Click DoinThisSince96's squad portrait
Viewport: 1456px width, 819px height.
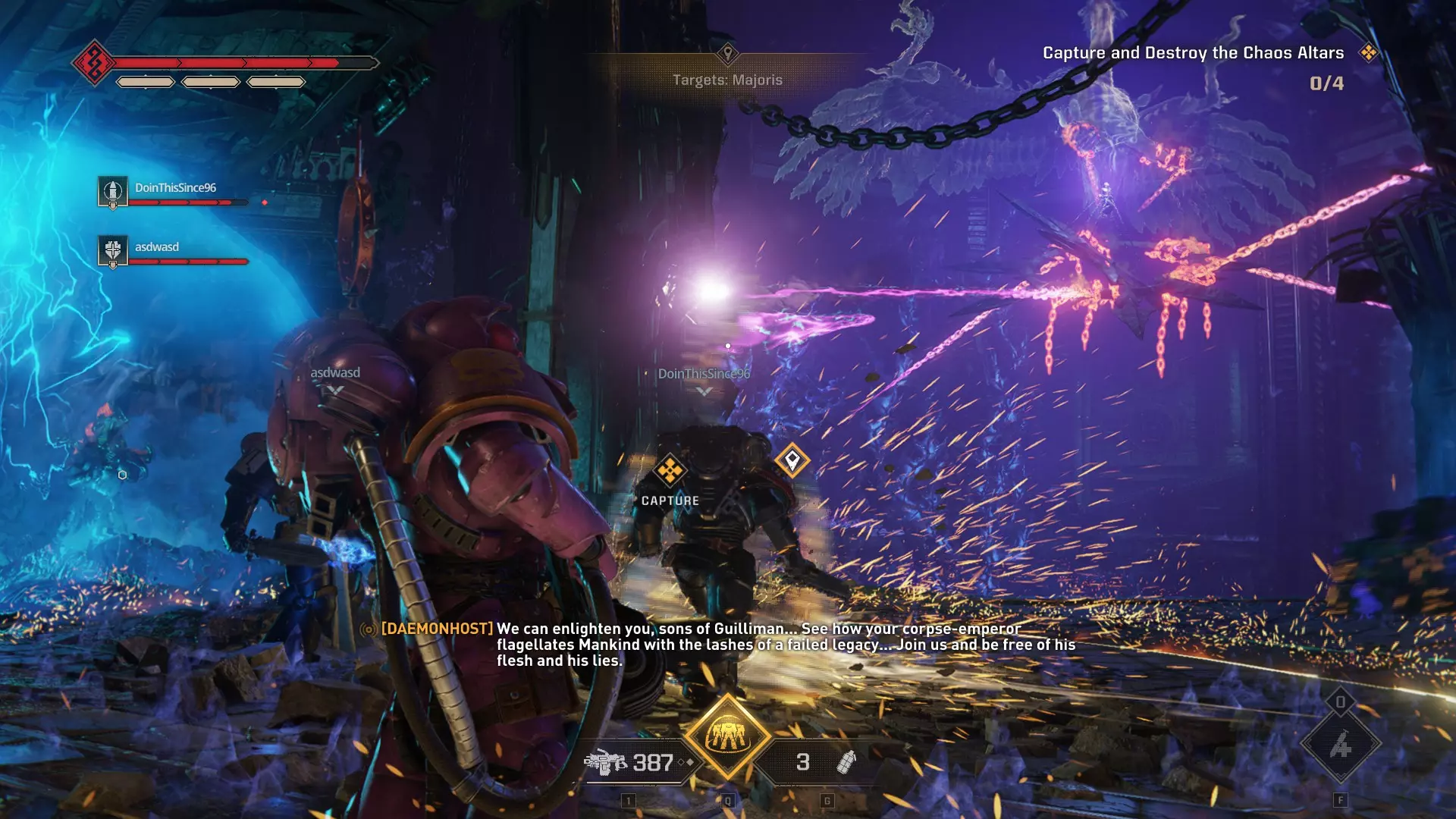(113, 190)
